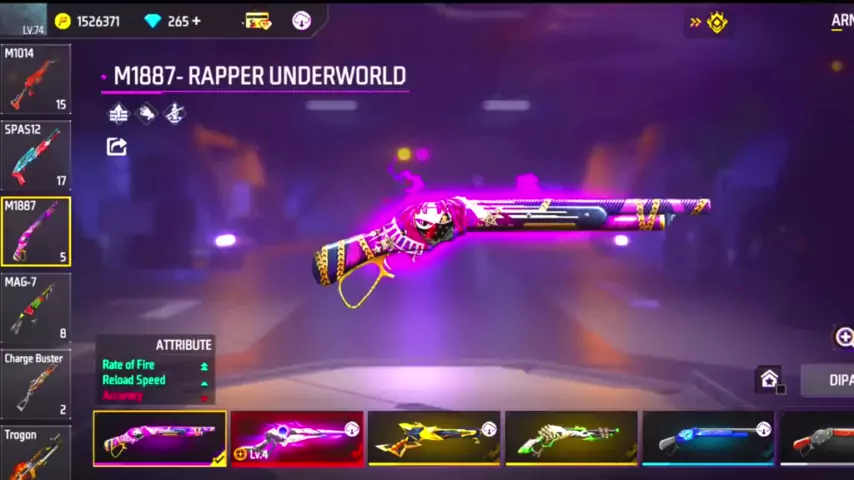854x480 pixels.
Task: Select the Trogon weapon entry
Action: click(35, 453)
